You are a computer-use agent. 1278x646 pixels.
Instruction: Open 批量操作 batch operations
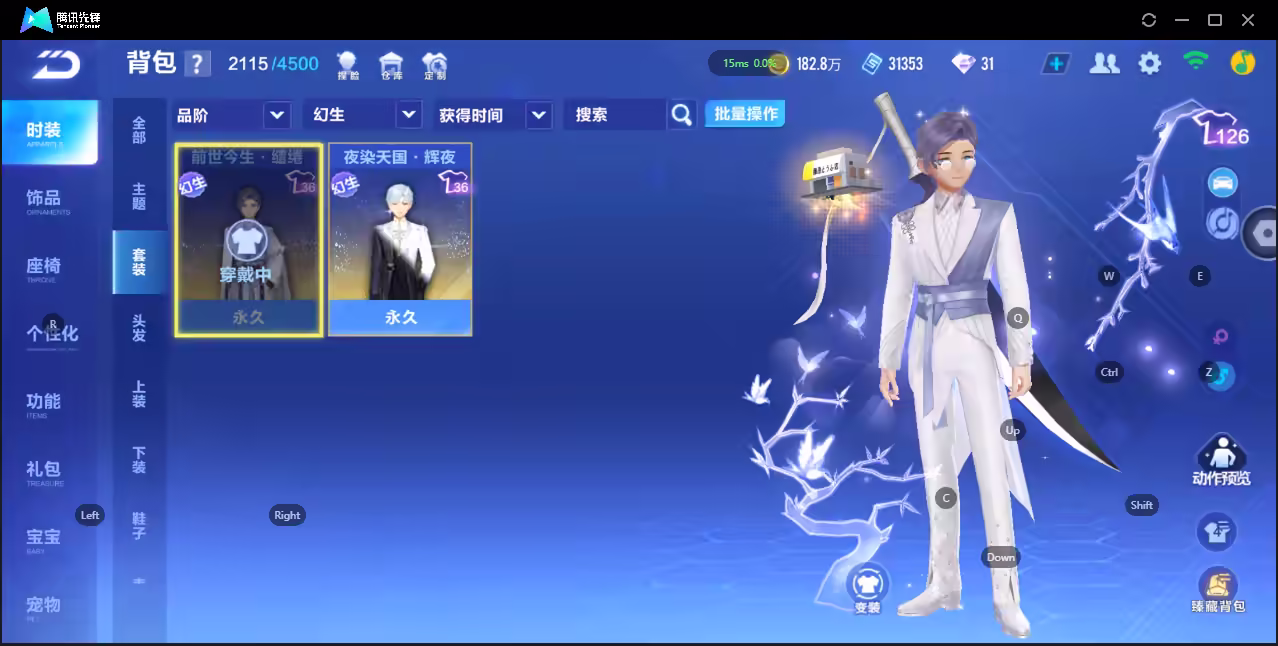(x=745, y=114)
